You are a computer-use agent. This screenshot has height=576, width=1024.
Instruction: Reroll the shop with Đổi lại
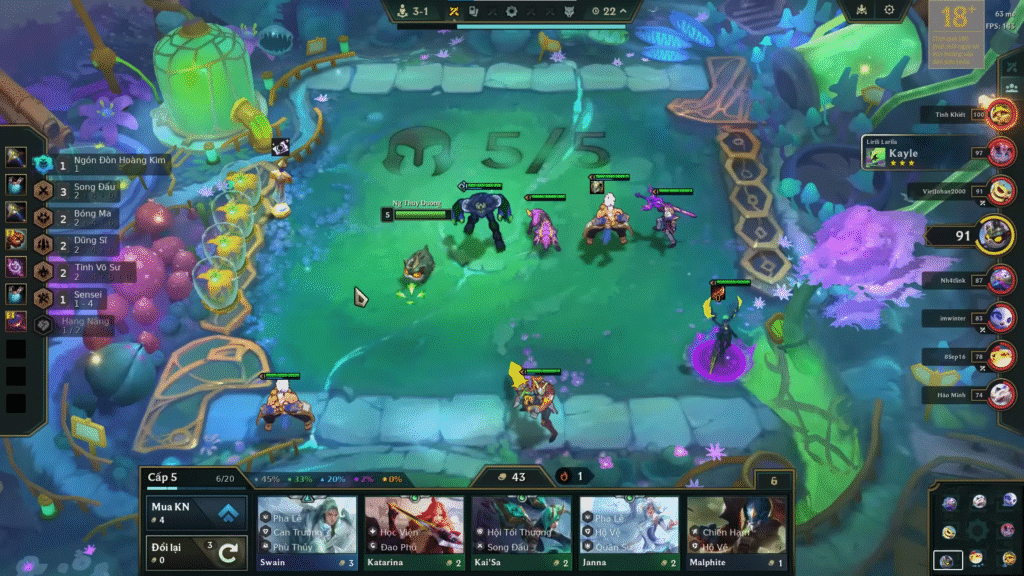click(196, 551)
